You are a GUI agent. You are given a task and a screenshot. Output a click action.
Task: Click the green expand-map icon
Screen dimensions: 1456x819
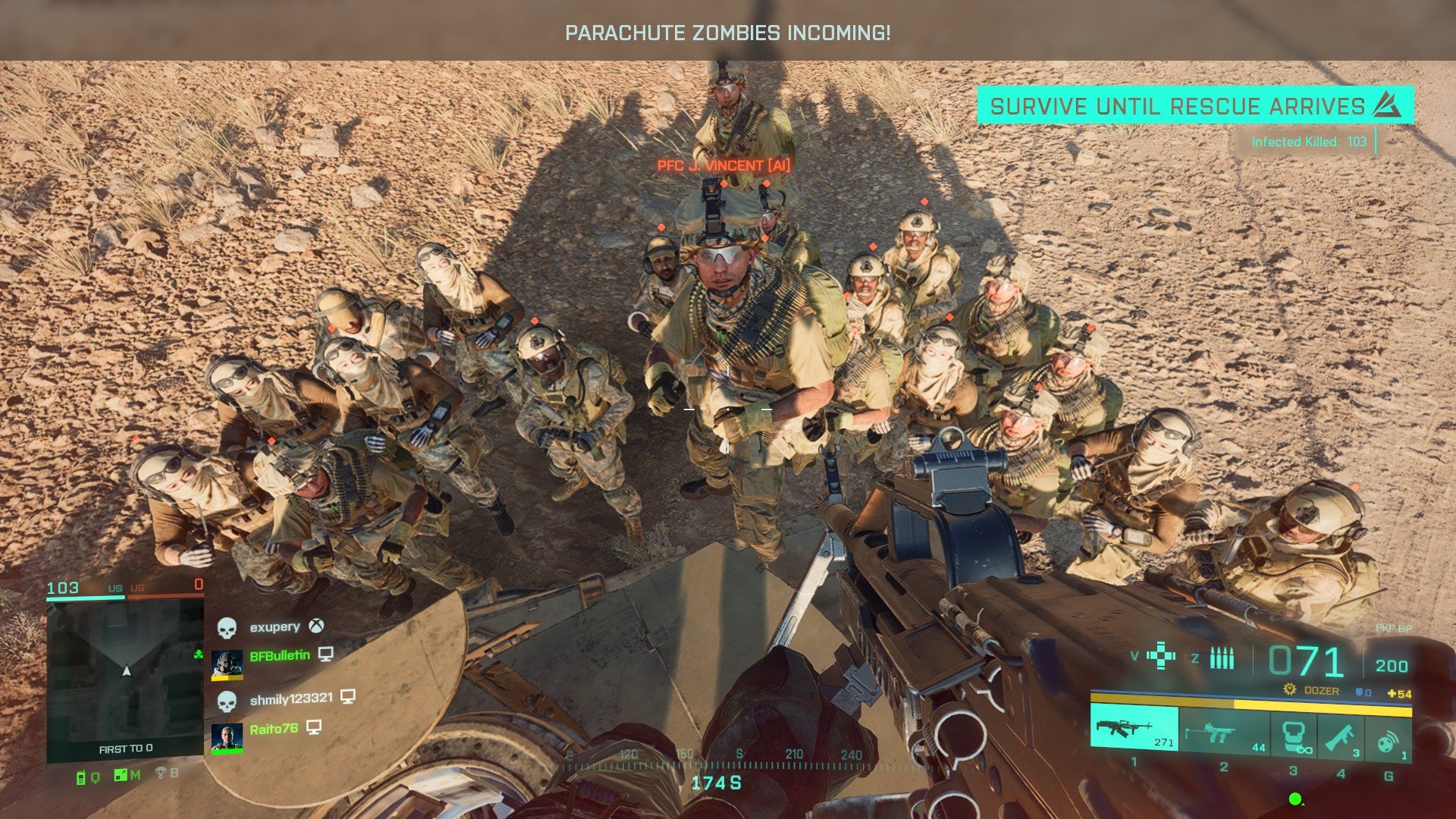(120, 775)
